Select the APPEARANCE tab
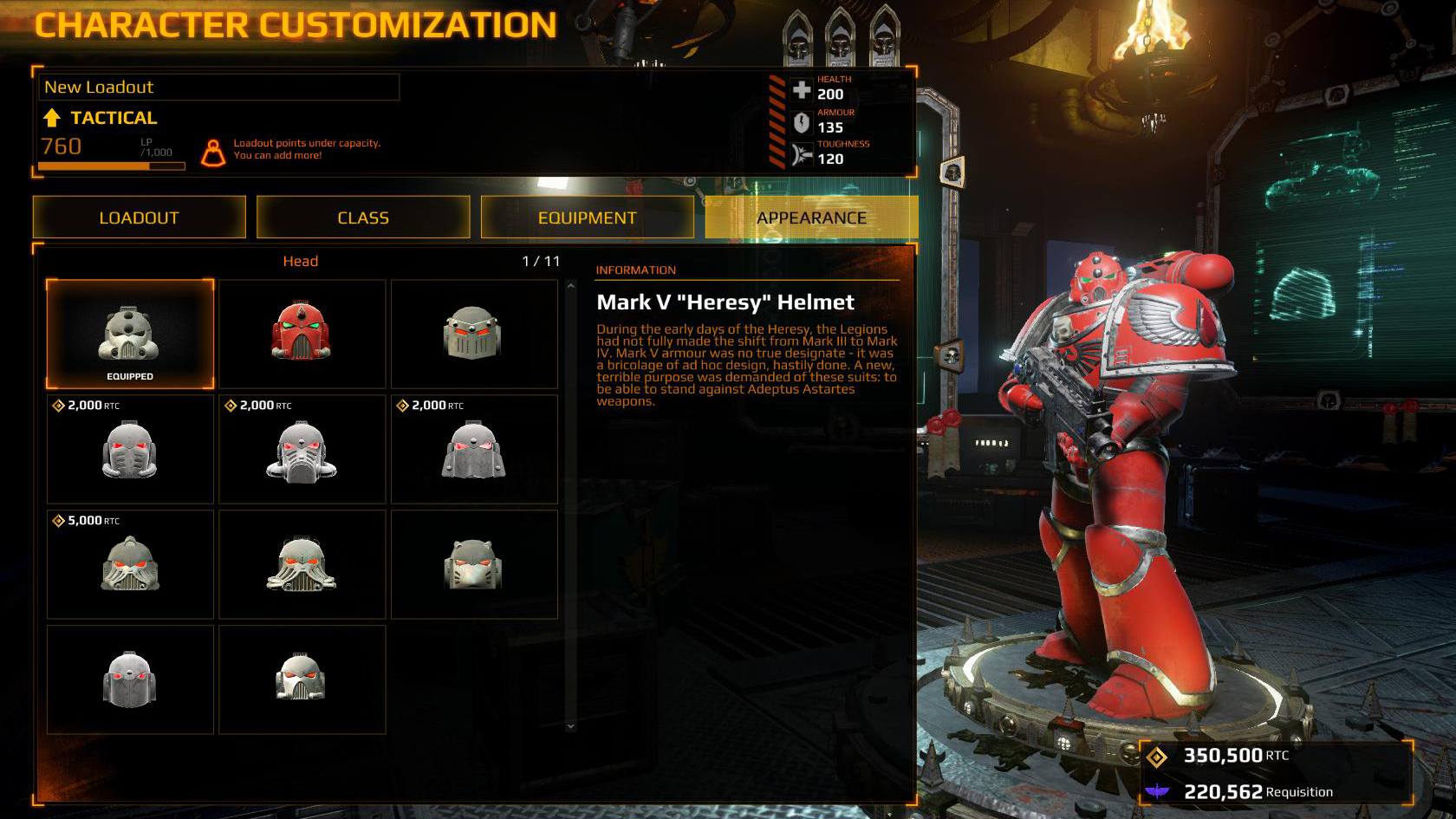This screenshot has height=819, width=1456. pos(811,218)
